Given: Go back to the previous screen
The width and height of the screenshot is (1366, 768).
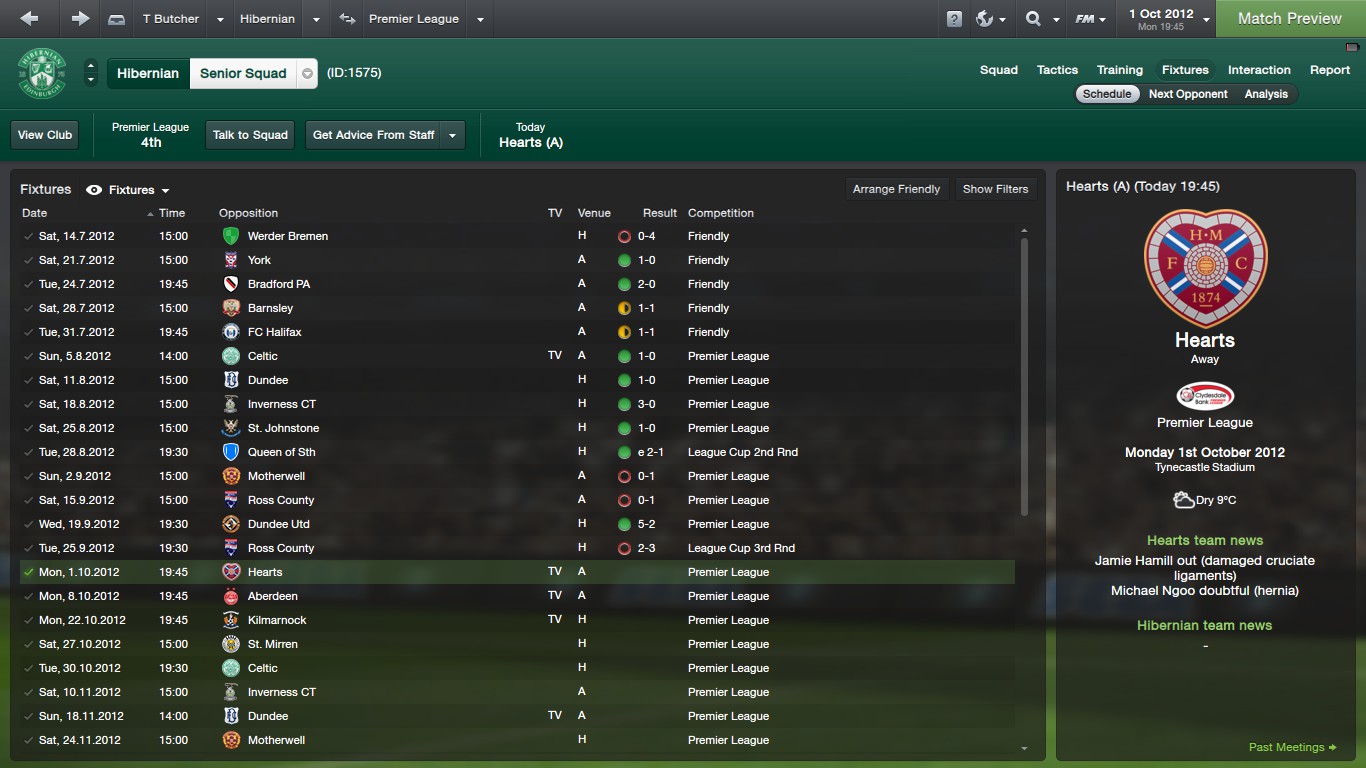Looking at the screenshot, I should 29,18.
